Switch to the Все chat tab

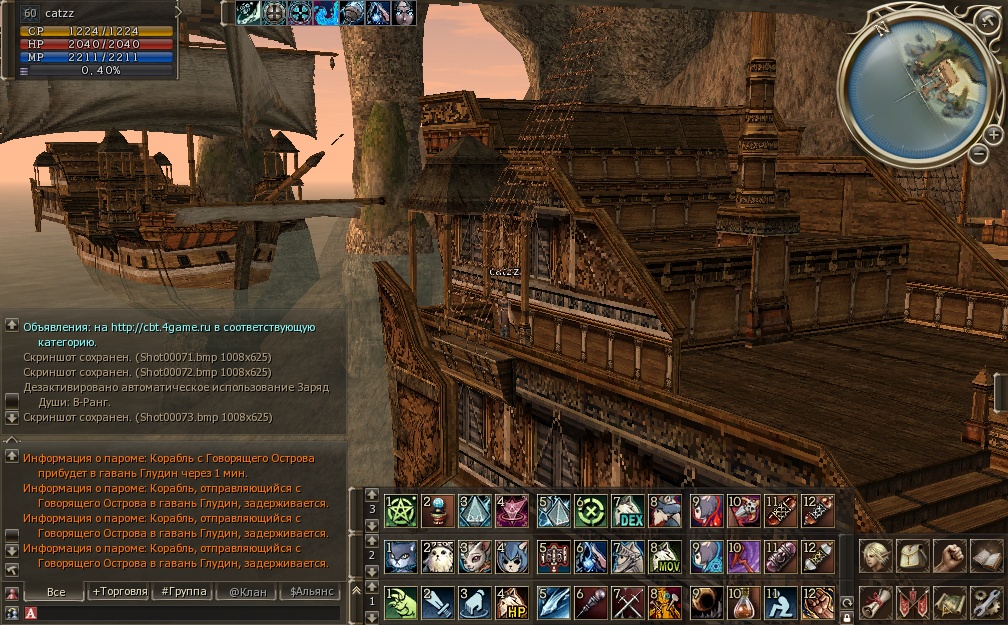(x=56, y=592)
